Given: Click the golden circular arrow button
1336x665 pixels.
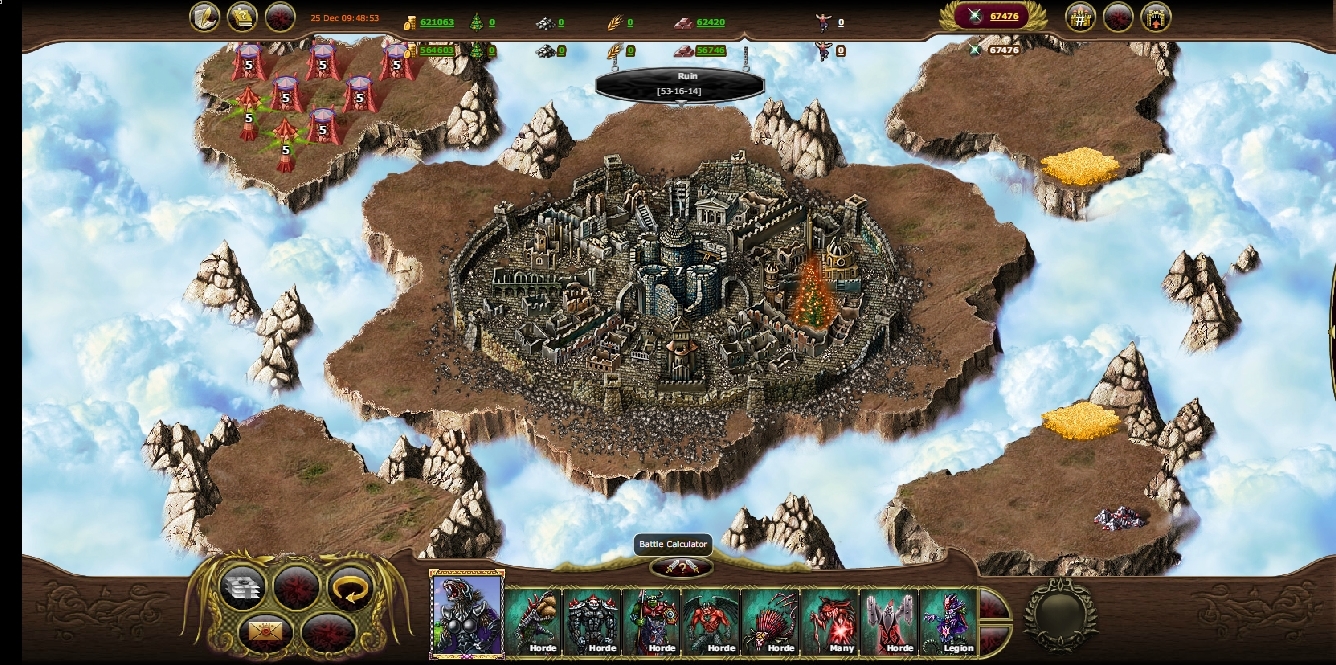Looking at the screenshot, I should click(350, 587).
